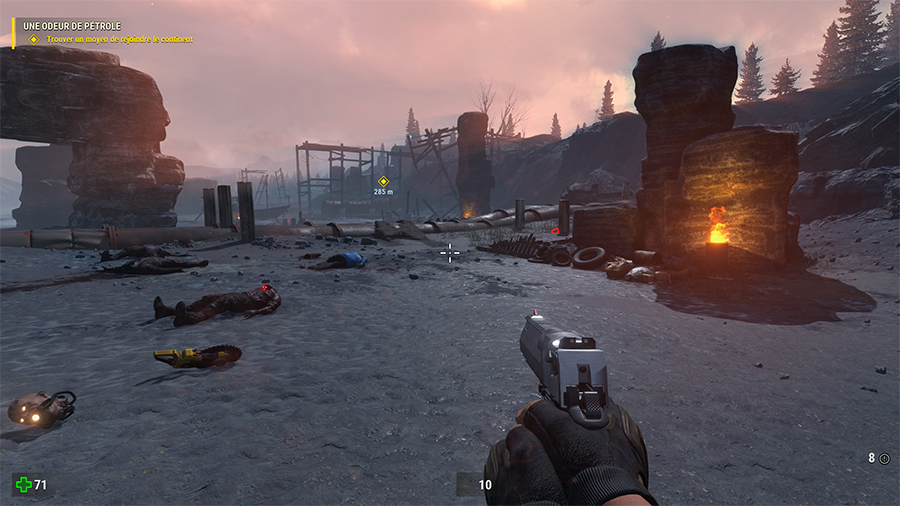900x506 pixels.
Task: Click the green medkit cross icon
Action: [x=23, y=485]
